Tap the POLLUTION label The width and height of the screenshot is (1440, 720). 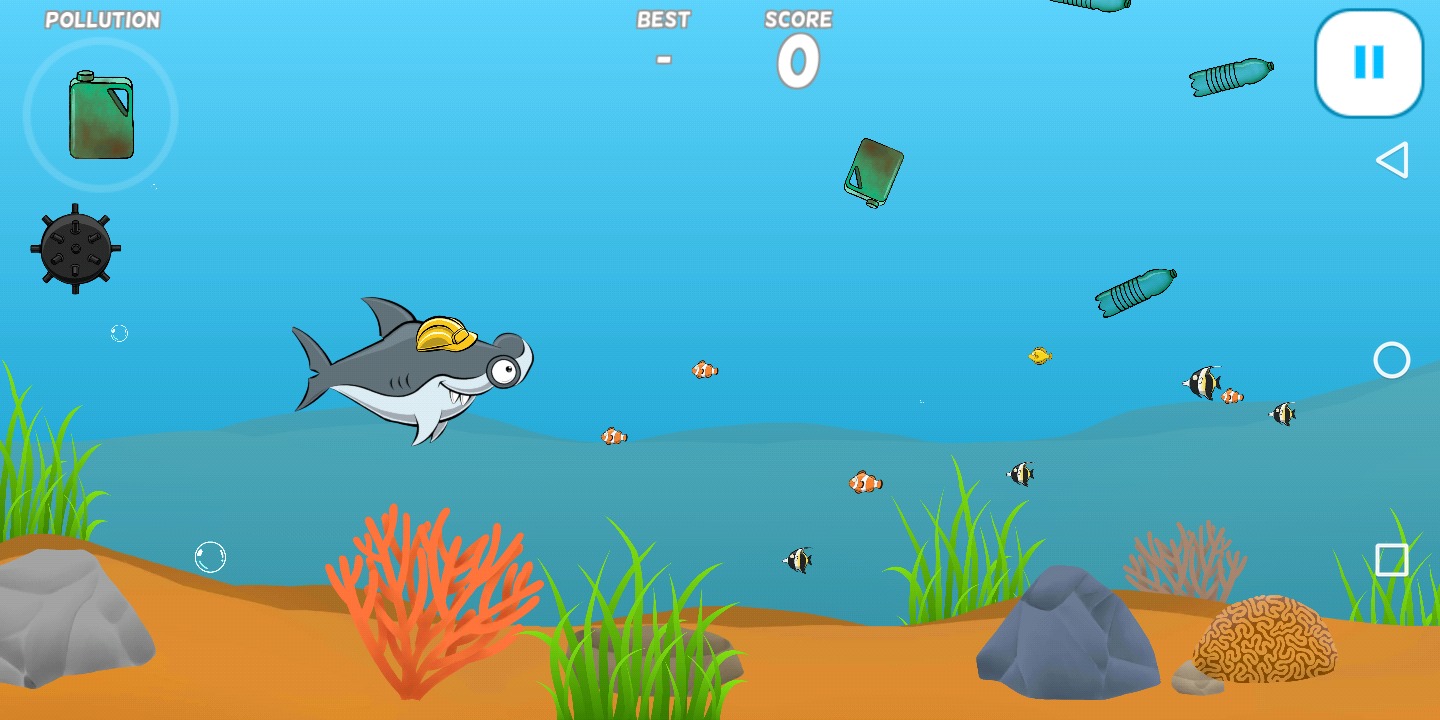coord(104,19)
